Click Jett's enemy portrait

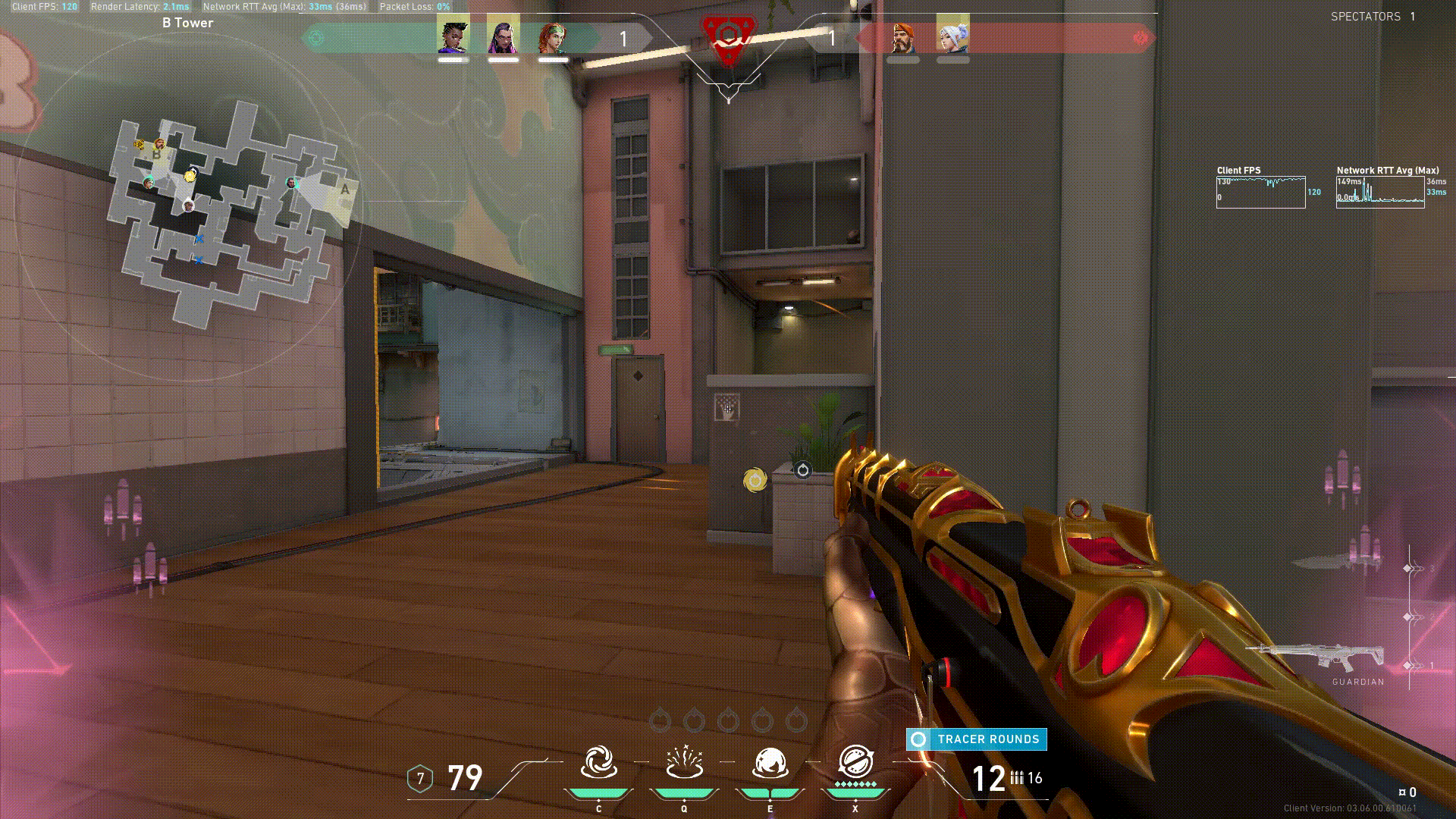click(952, 36)
